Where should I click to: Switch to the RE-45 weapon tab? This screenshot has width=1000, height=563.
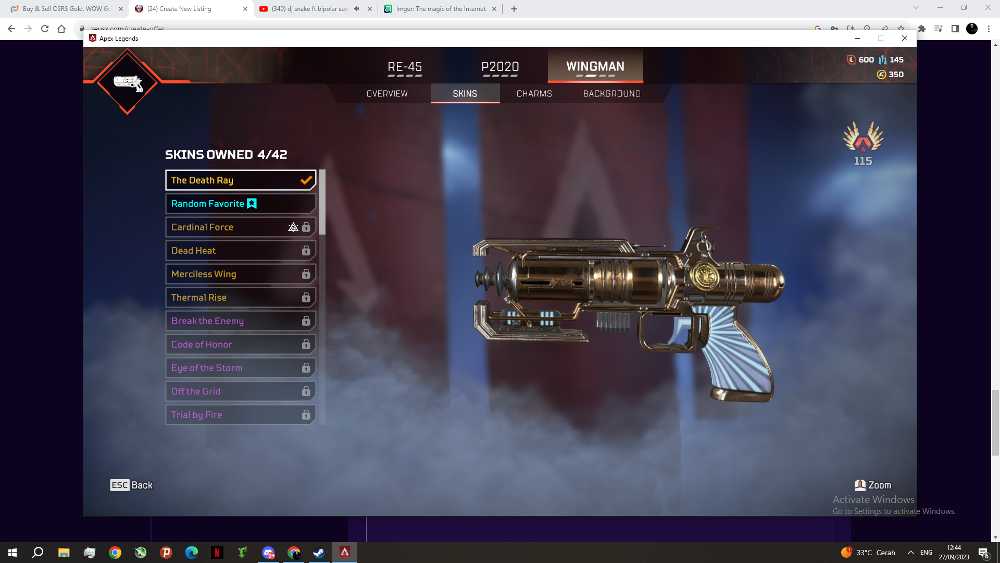[405, 67]
